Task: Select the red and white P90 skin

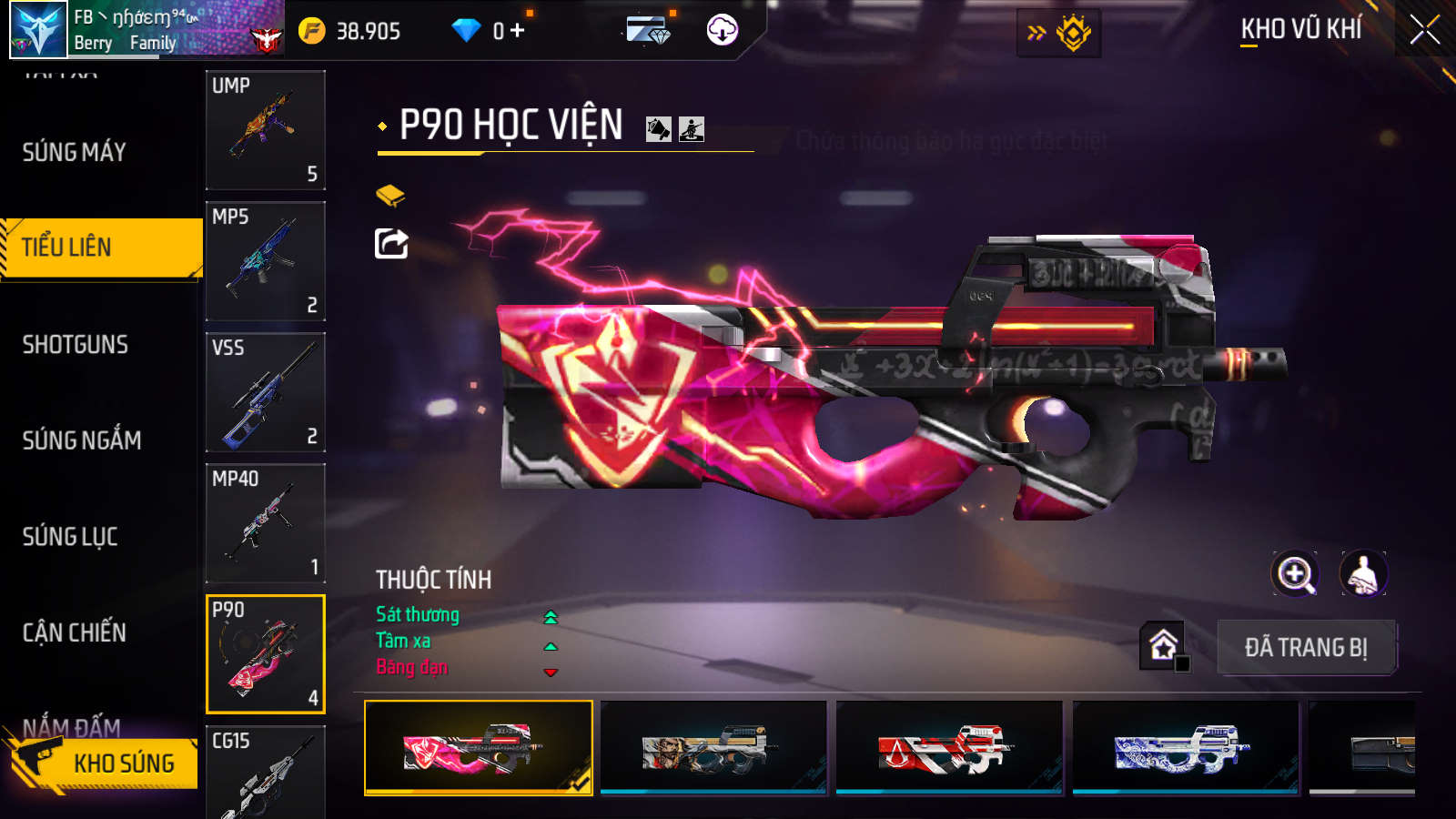Action: pos(948,748)
